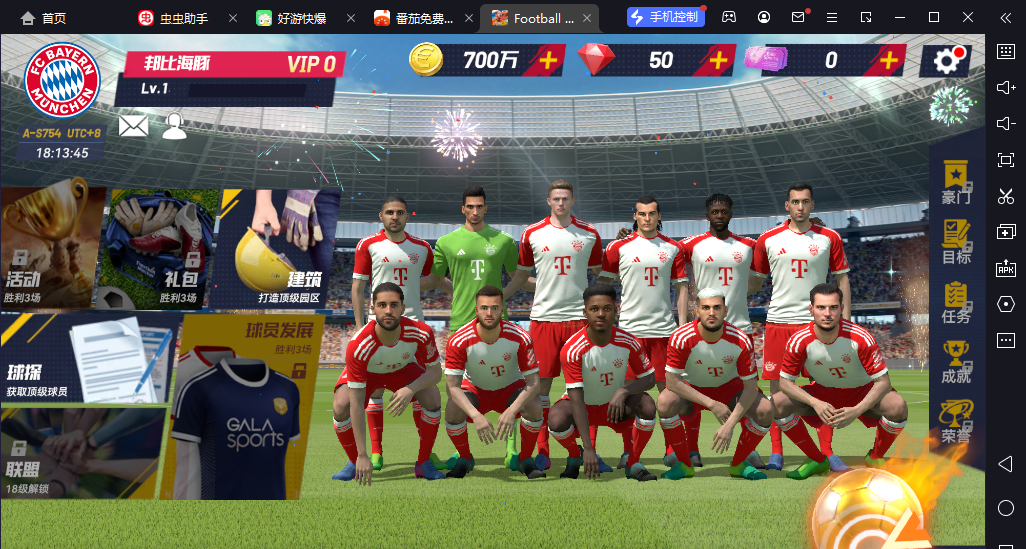
Task: Open the friends profile silhouette icon
Action: click(x=175, y=125)
